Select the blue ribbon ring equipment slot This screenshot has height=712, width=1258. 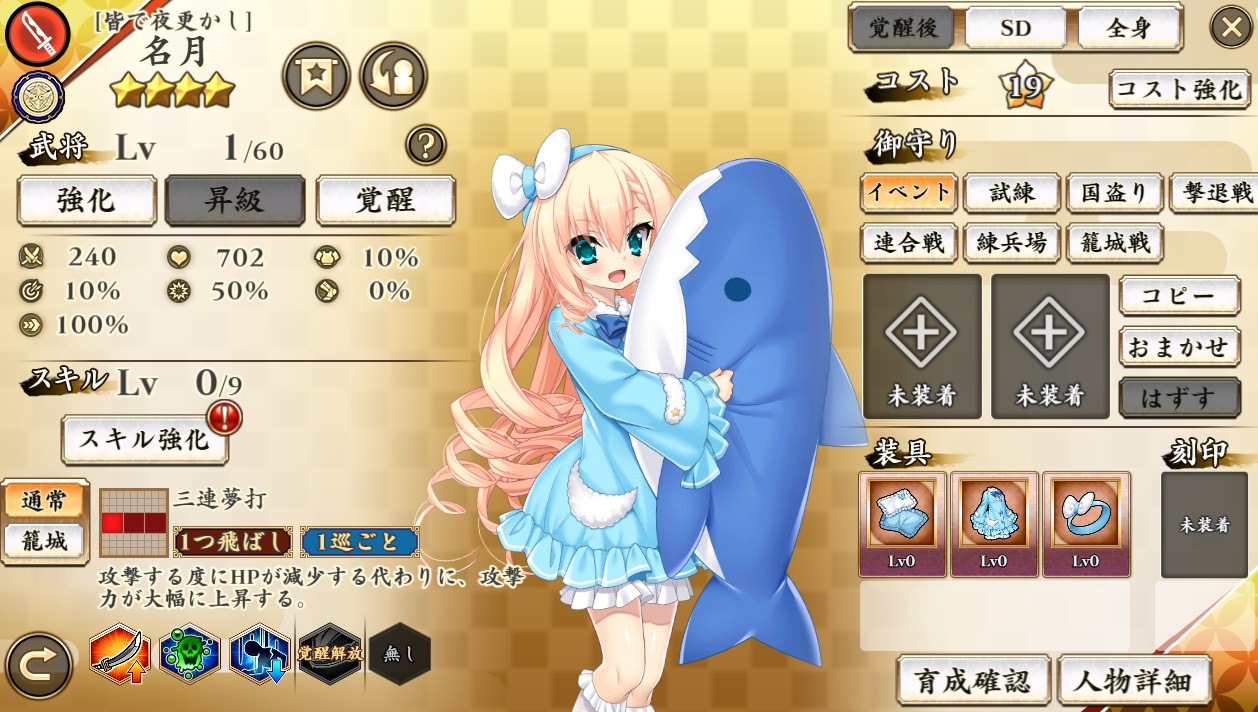(1086, 524)
